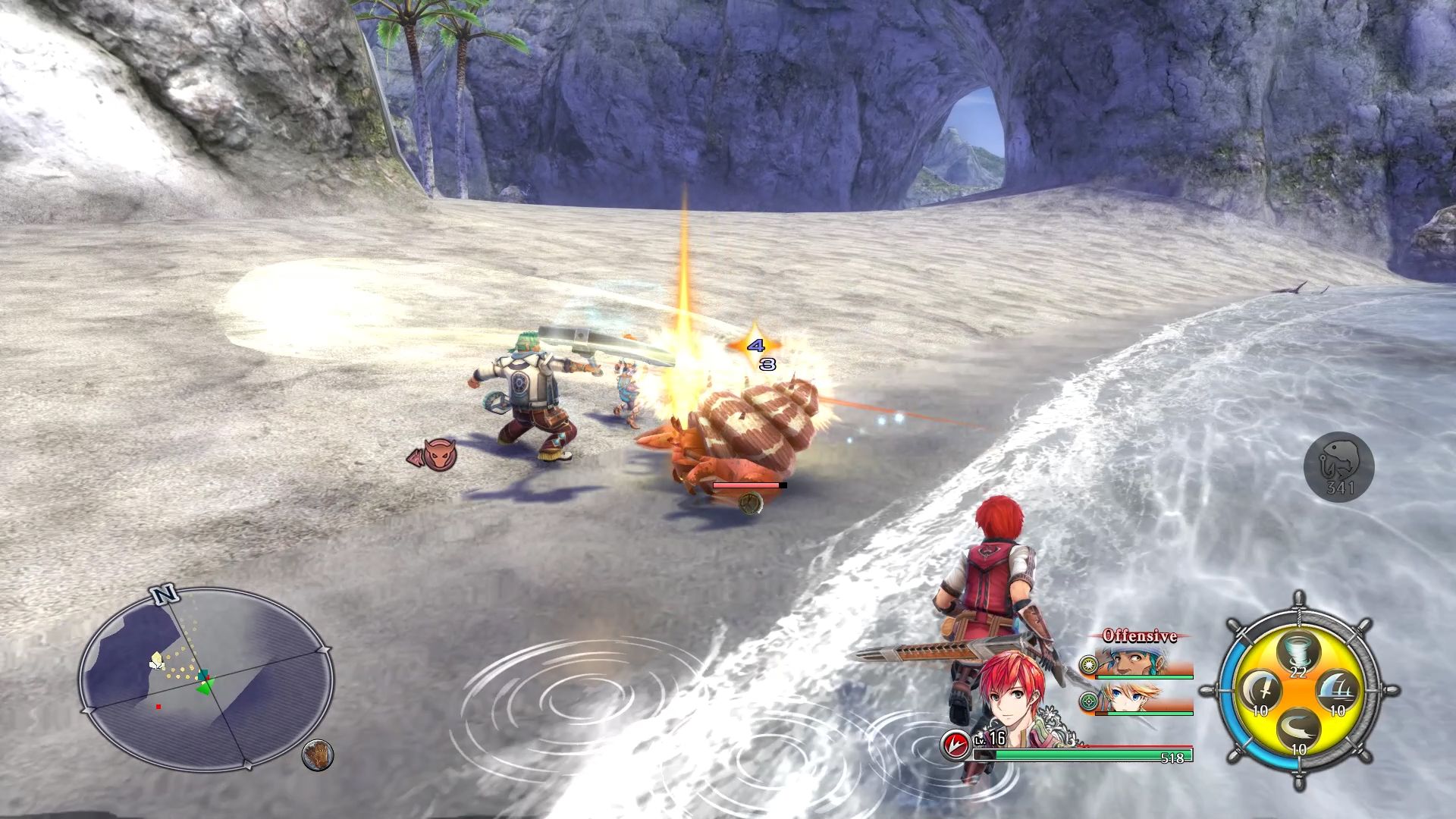Trigger the wave skill on the wheel

pos(1336,692)
